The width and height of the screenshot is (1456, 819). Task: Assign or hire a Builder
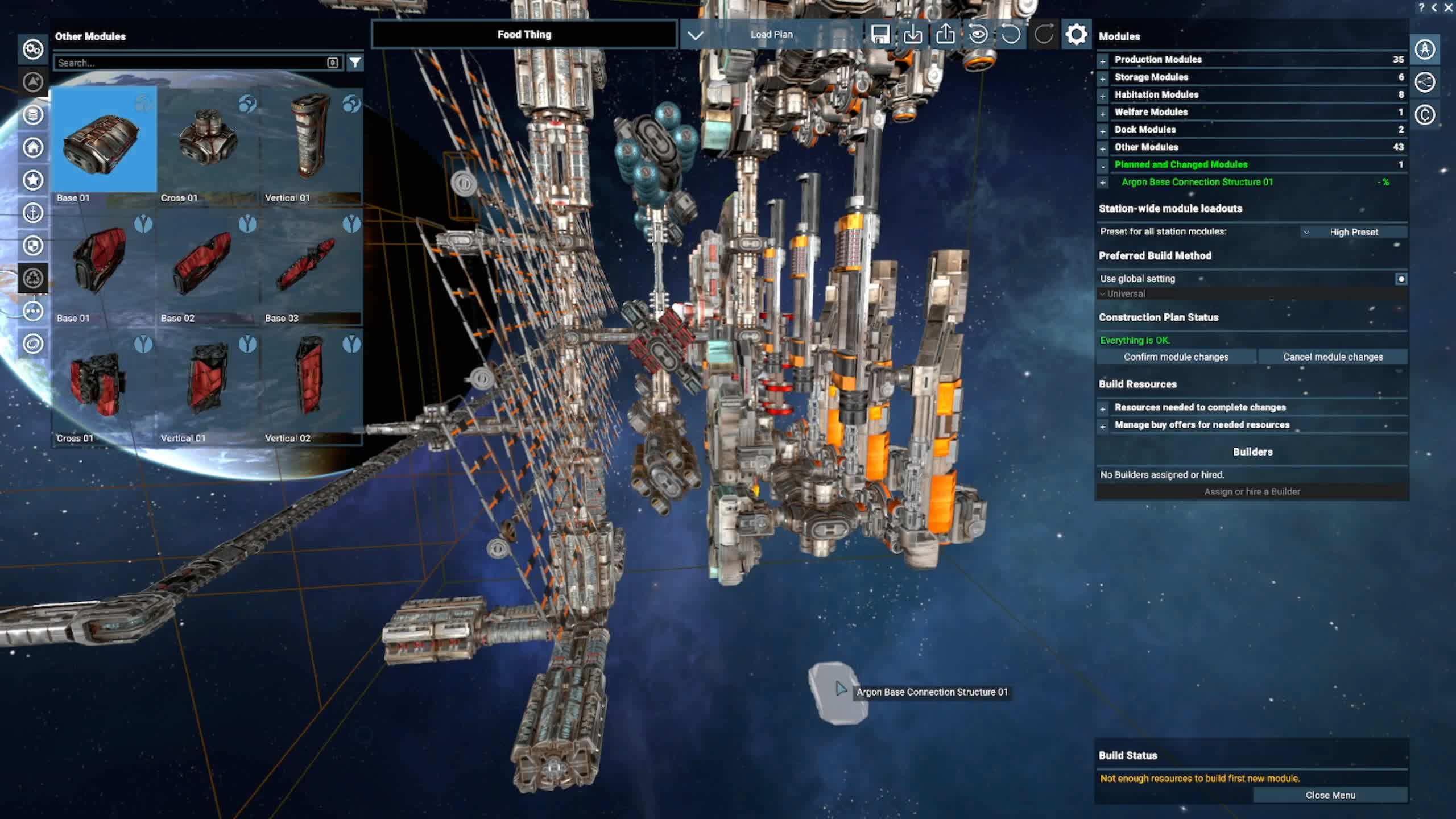pyautogui.click(x=1252, y=491)
